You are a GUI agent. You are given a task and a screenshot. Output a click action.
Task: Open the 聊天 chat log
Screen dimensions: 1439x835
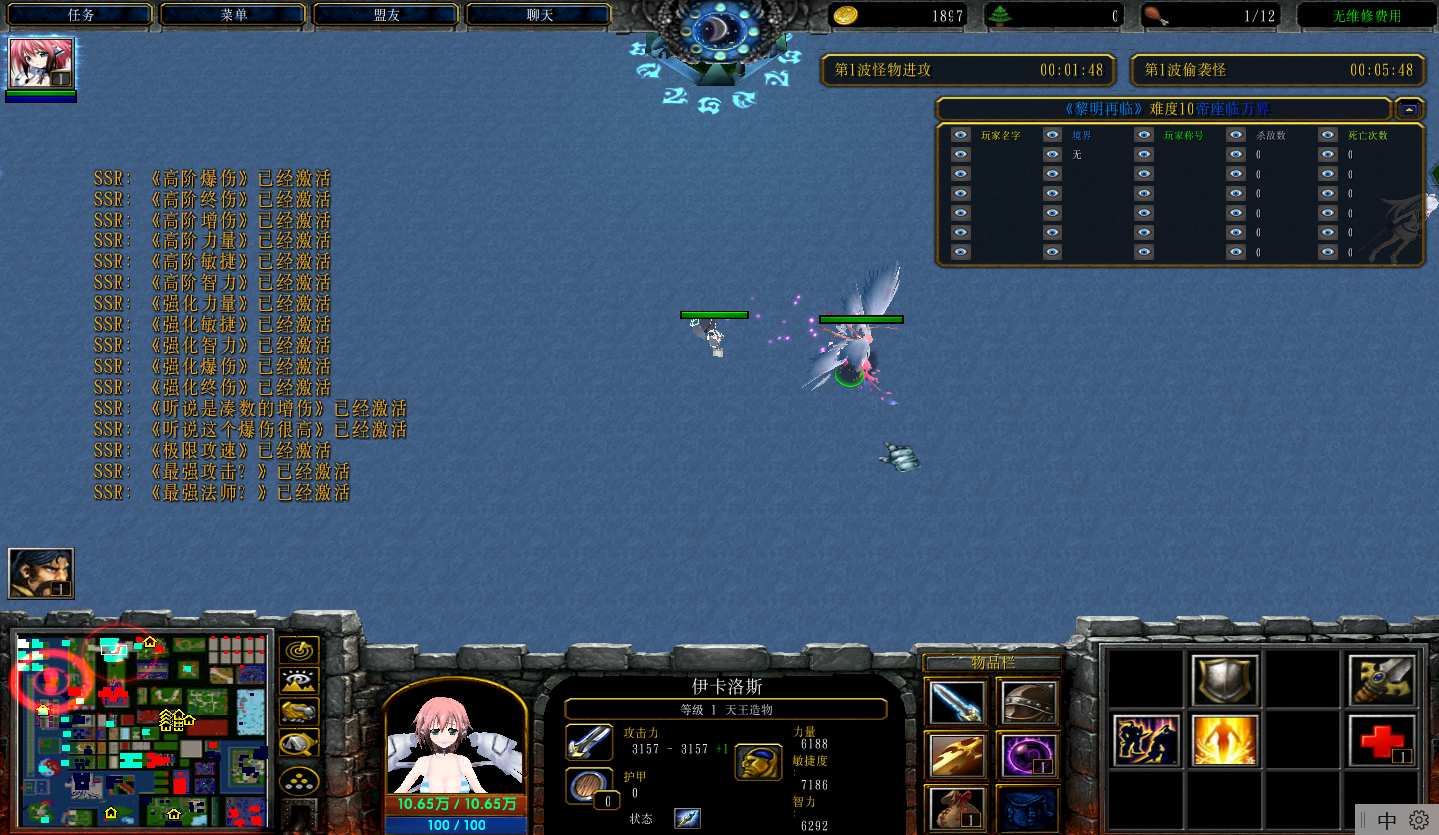tap(539, 15)
